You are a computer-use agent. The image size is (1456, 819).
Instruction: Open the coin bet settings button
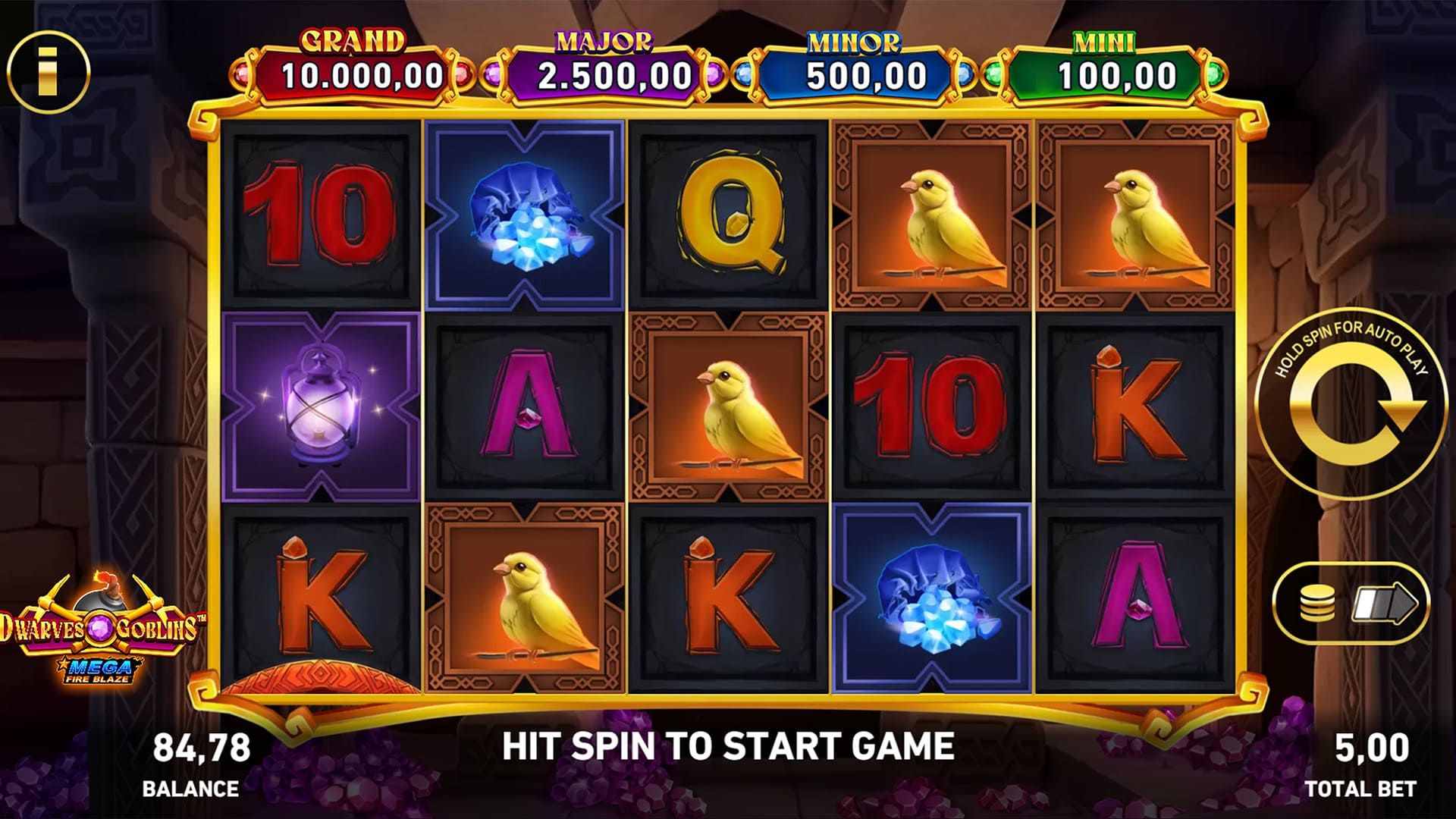coord(1317,605)
